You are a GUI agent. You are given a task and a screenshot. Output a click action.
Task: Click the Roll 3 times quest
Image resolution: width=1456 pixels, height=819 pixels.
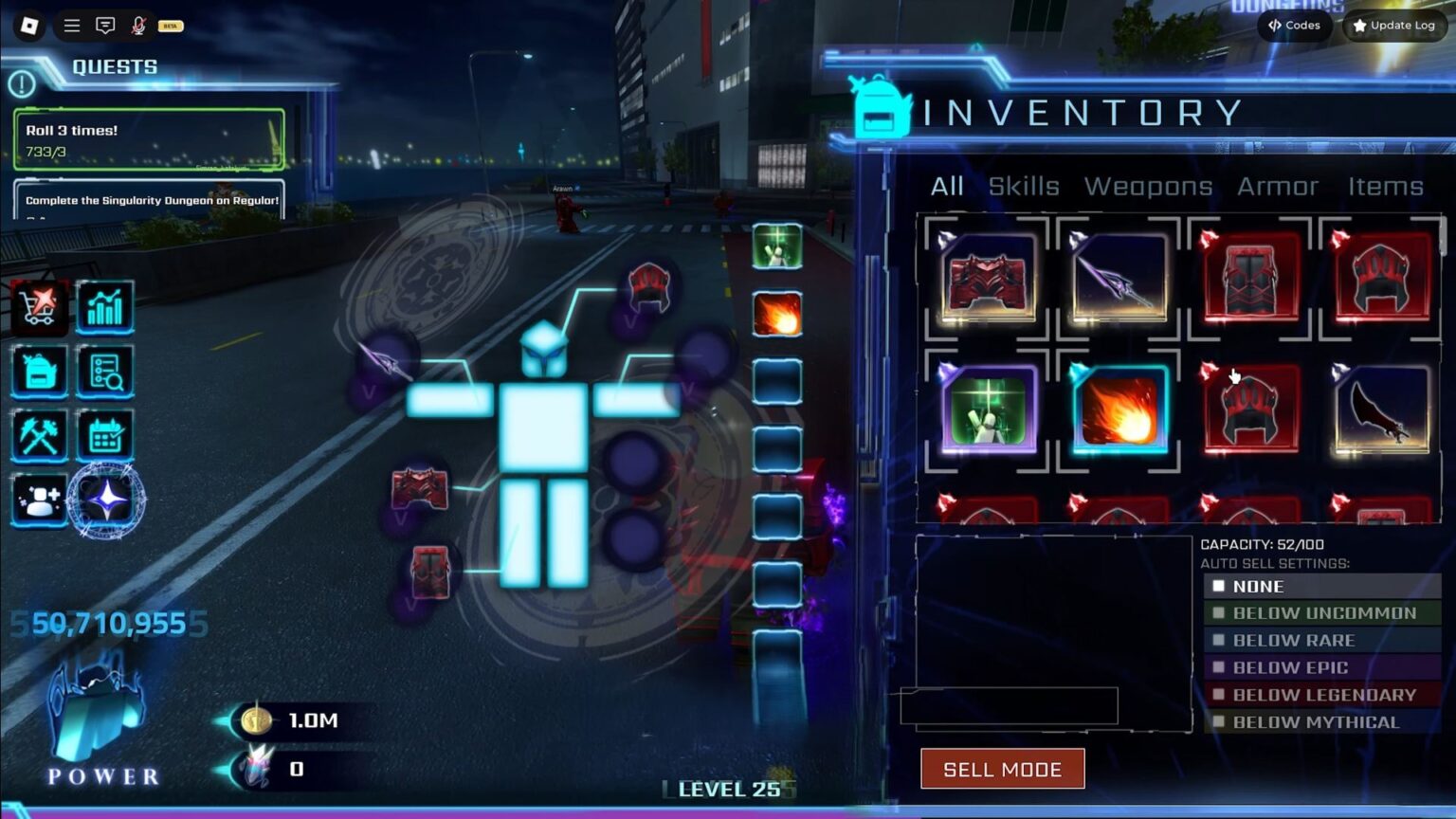pos(149,139)
